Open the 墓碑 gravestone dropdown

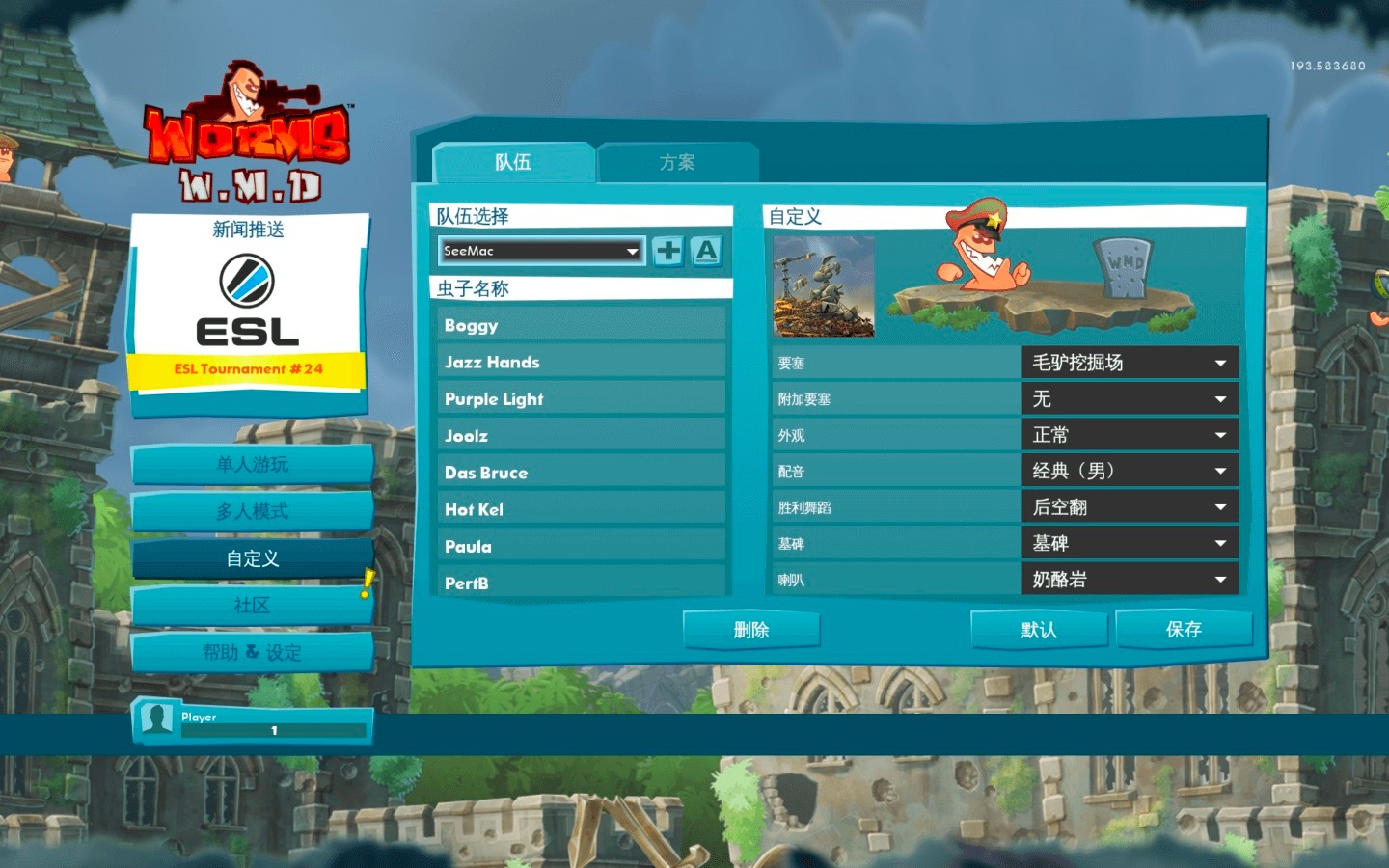1129,543
